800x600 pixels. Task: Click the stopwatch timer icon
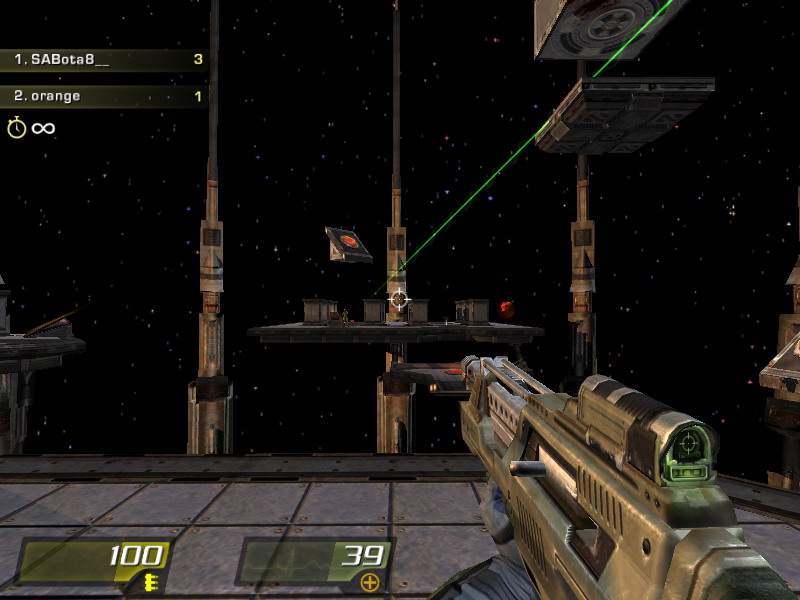[17, 128]
